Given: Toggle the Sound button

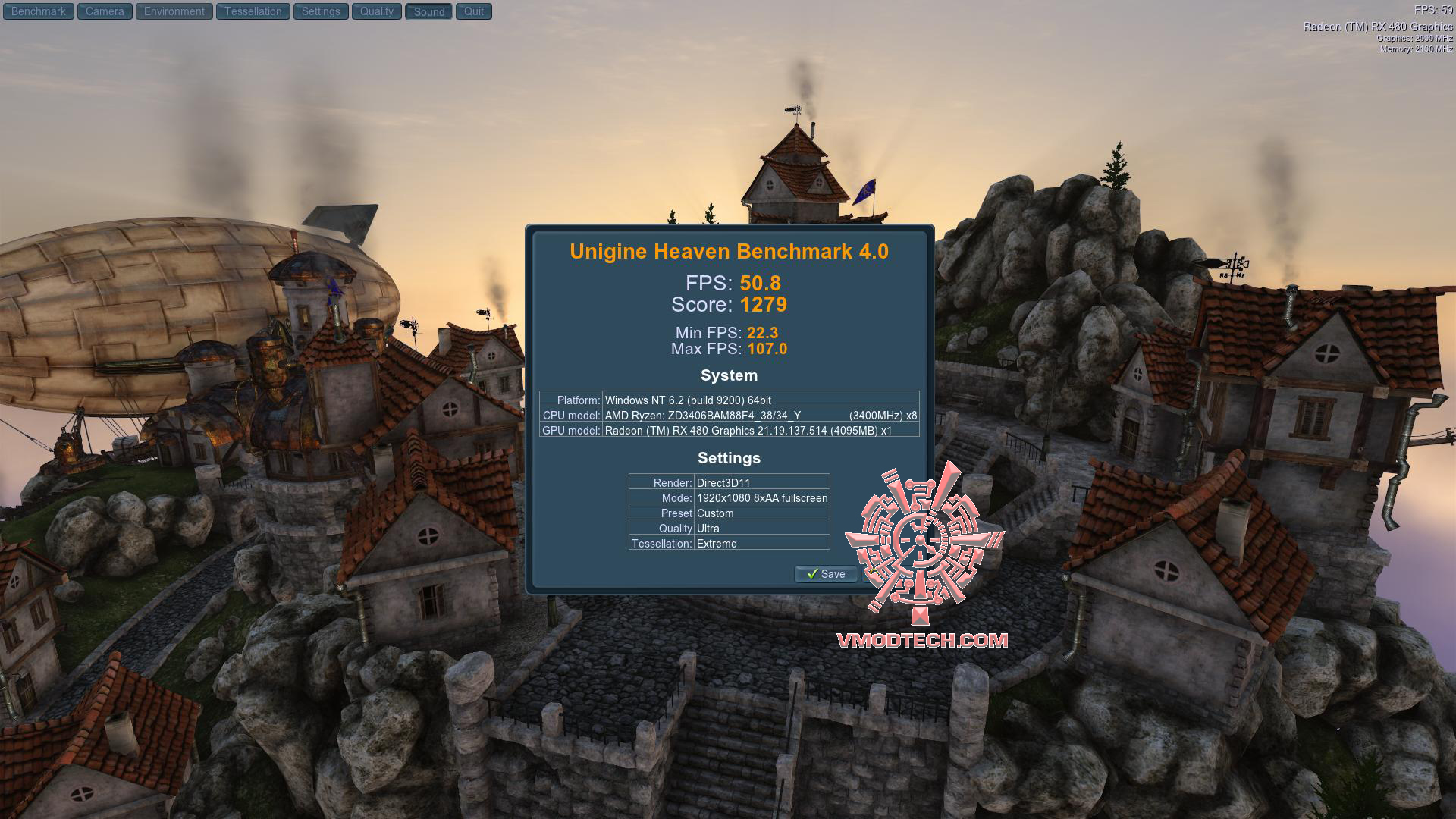Looking at the screenshot, I should [429, 11].
